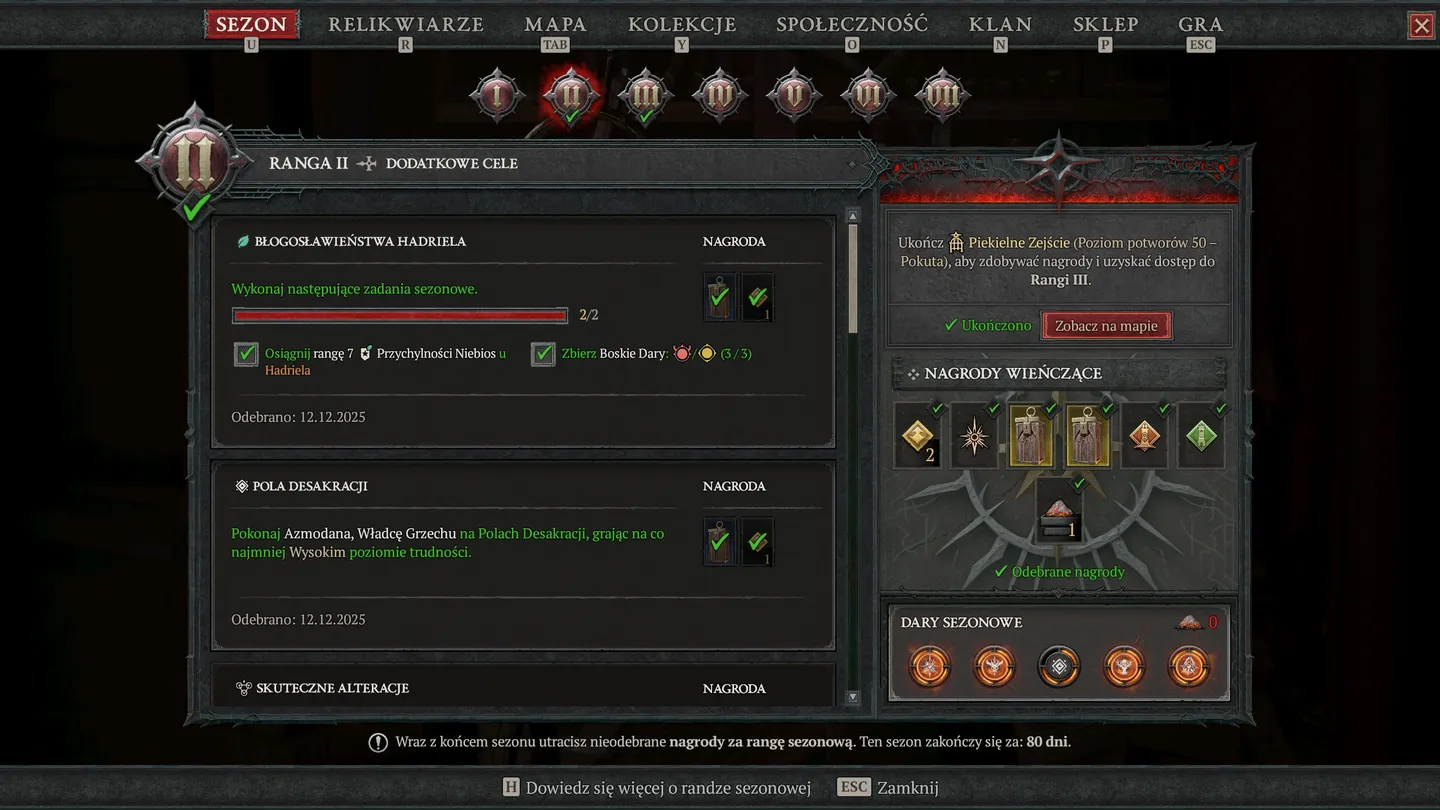Image resolution: width=1440 pixels, height=810 pixels.
Task: Click the first capstone reward with count 2
Action: pyautogui.click(x=918, y=436)
